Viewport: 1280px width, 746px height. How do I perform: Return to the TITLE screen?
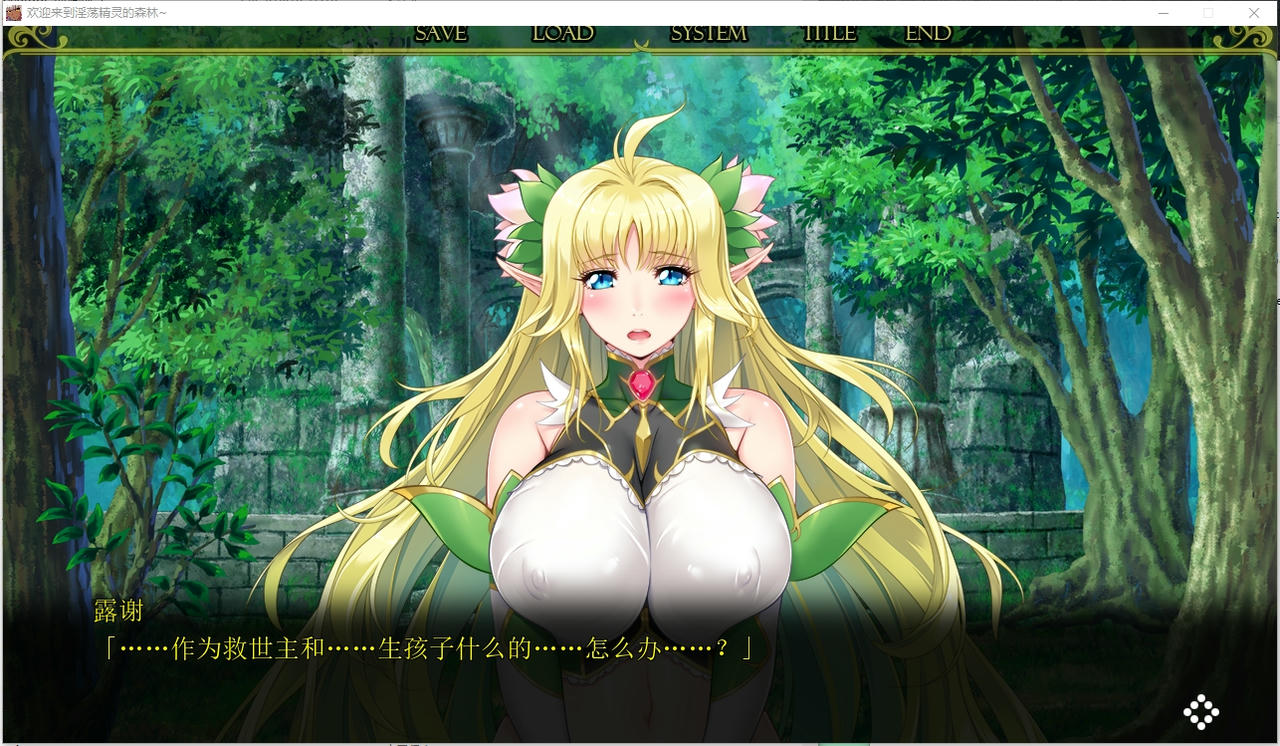tap(830, 33)
